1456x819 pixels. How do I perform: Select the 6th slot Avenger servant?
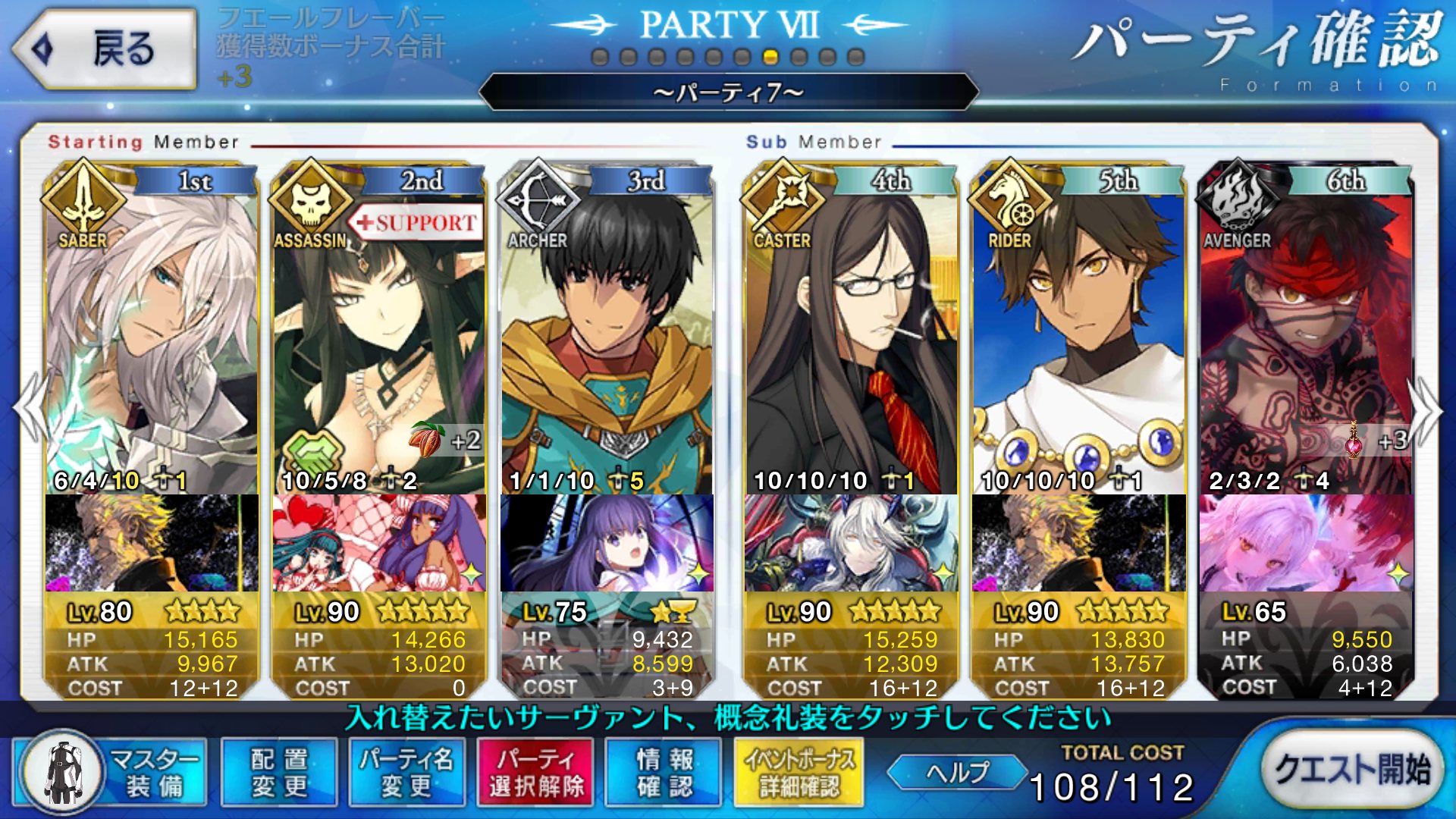click(x=1306, y=341)
